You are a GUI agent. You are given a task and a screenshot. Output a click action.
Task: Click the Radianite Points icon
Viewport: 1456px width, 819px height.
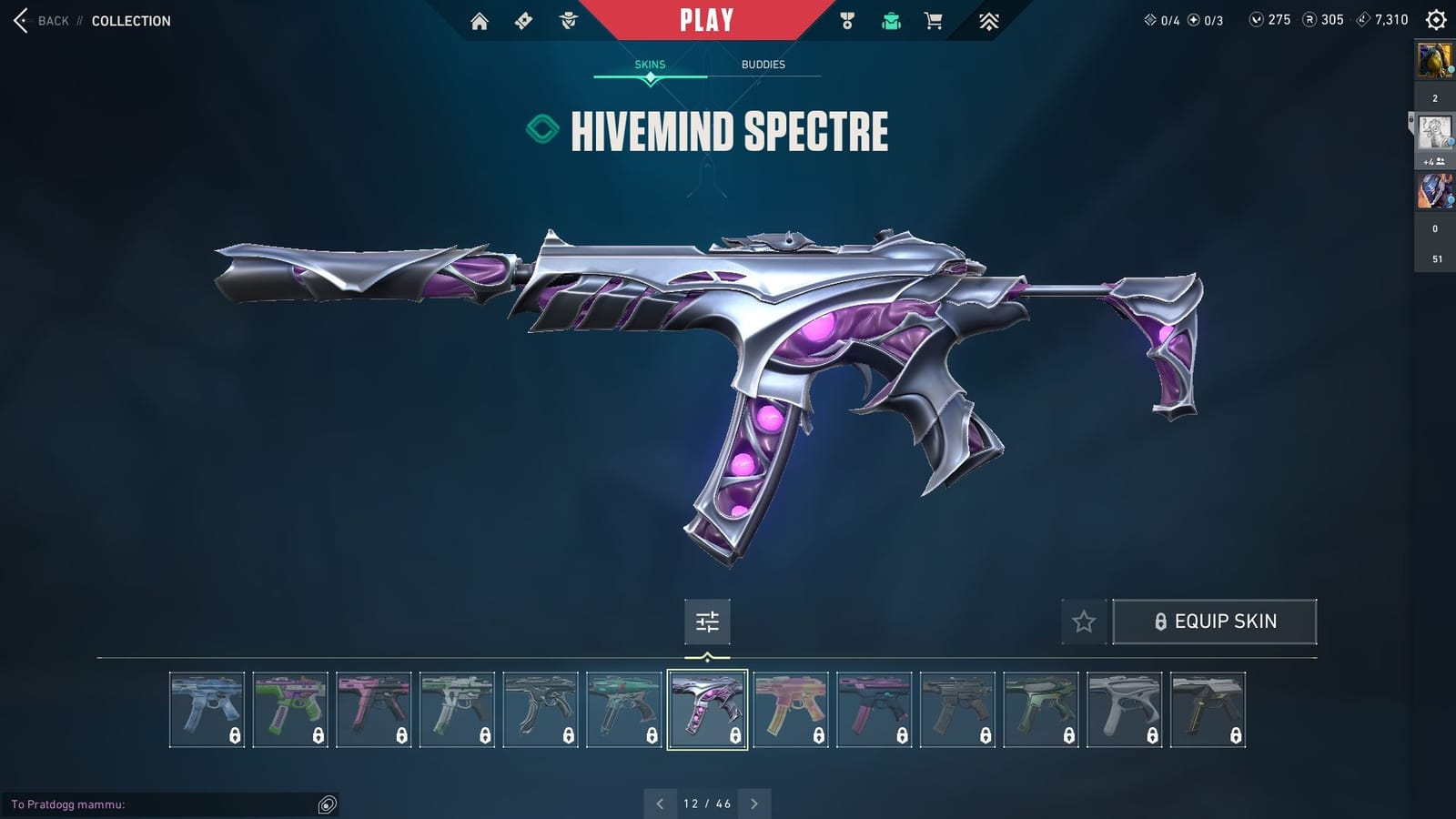click(1309, 18)
